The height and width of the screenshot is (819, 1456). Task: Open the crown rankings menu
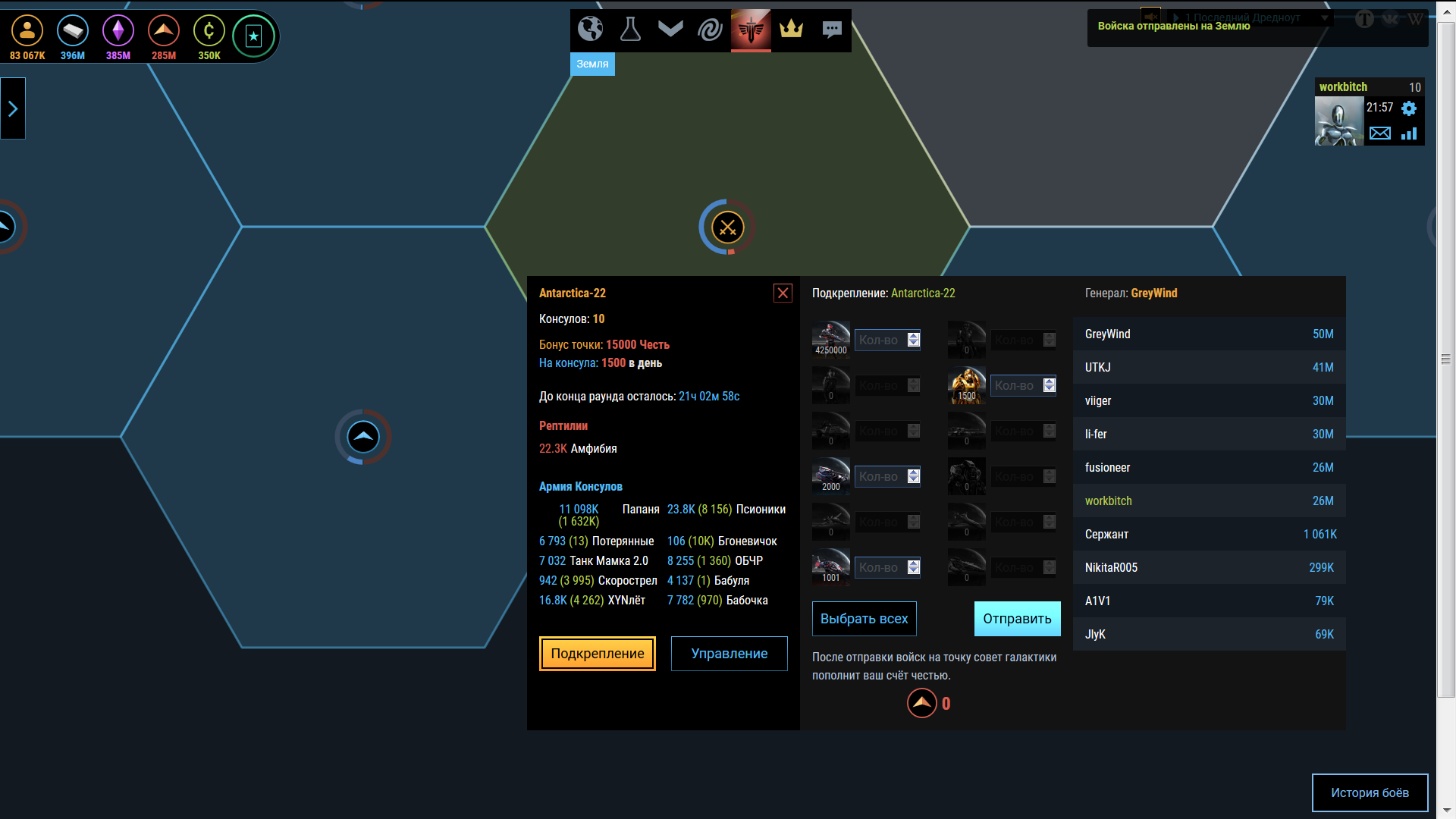[x=791, y=30]
